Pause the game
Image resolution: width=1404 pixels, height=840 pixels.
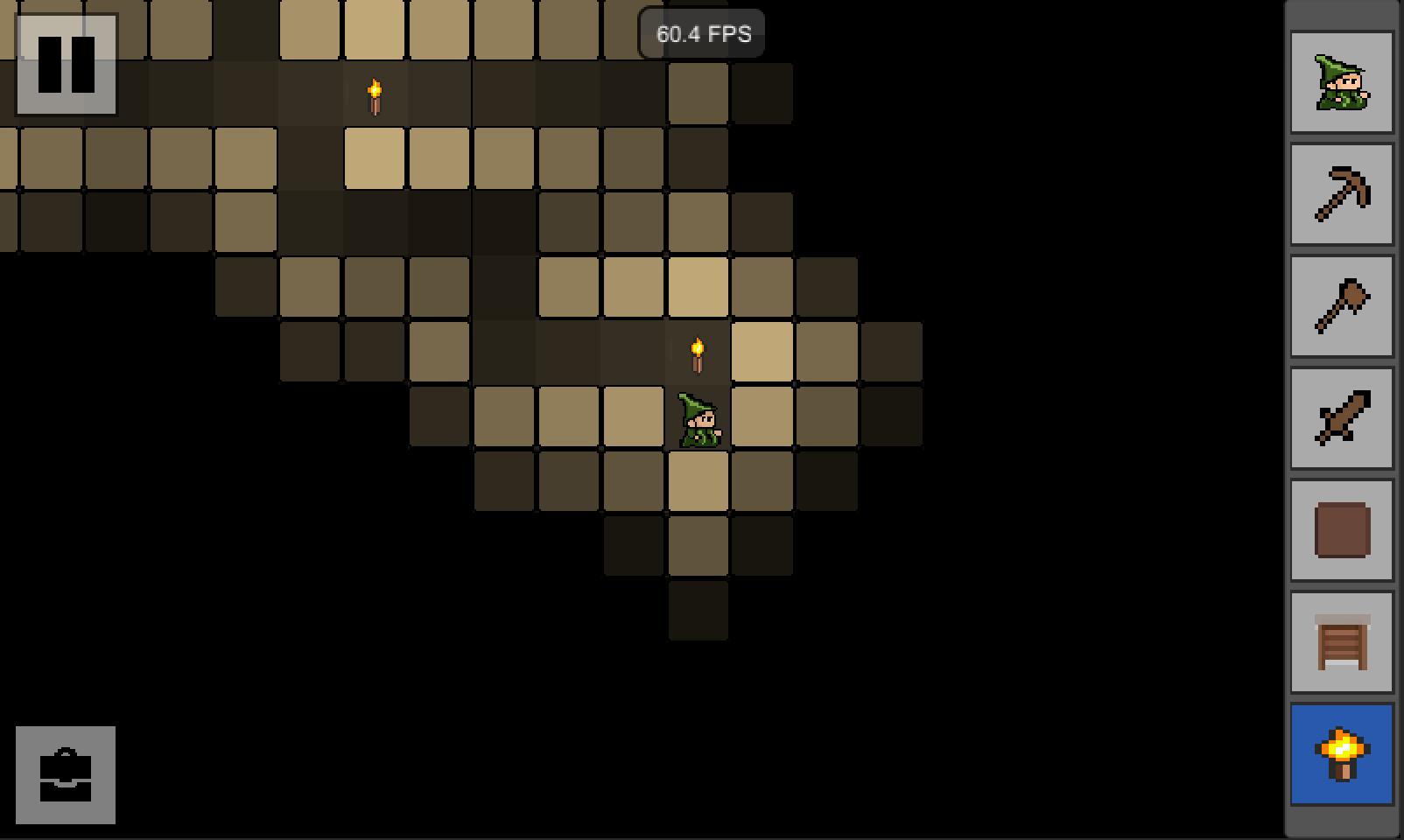[66, 64]
